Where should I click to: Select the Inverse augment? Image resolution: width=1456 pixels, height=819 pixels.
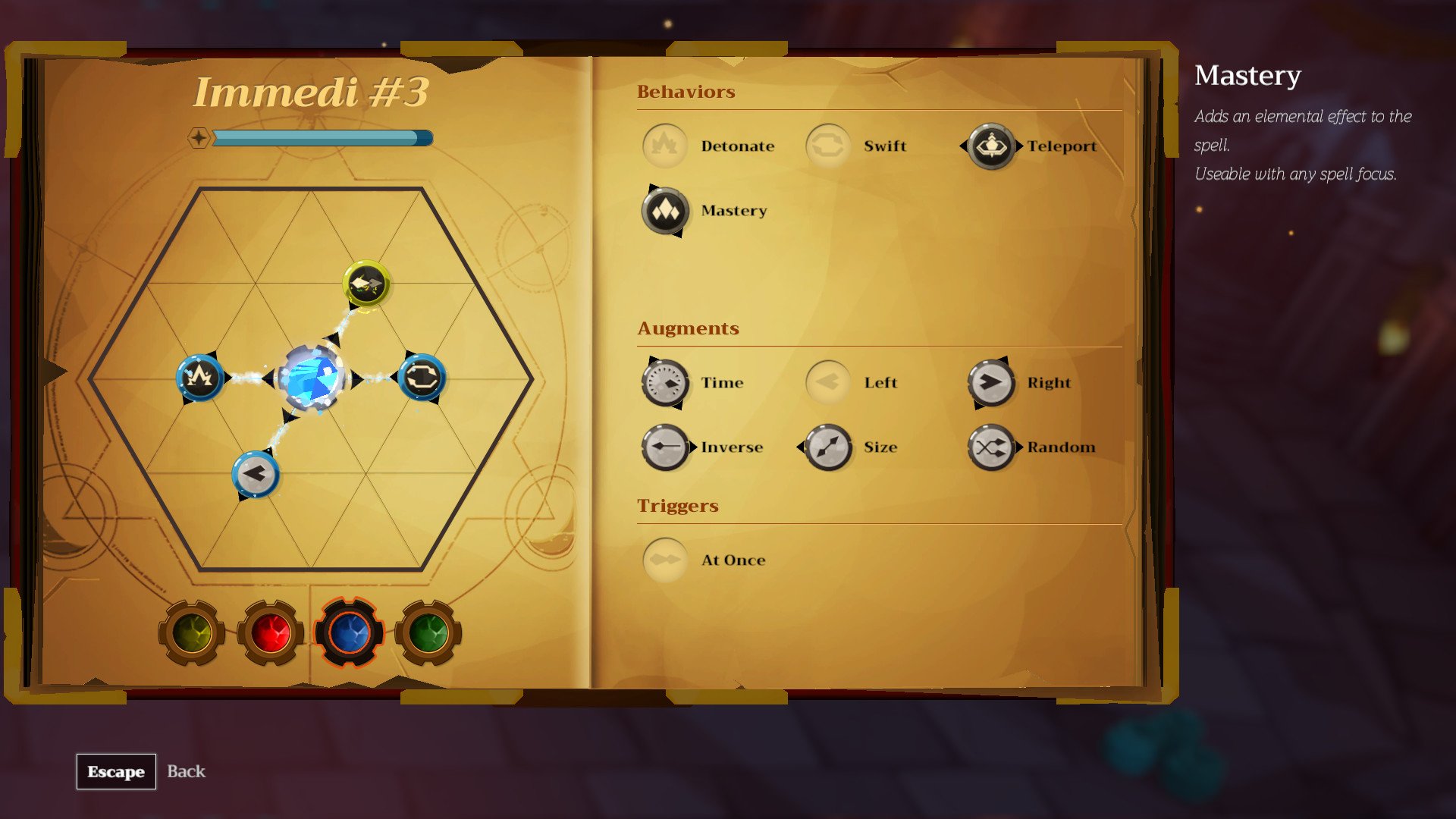[x=665, y=447]
